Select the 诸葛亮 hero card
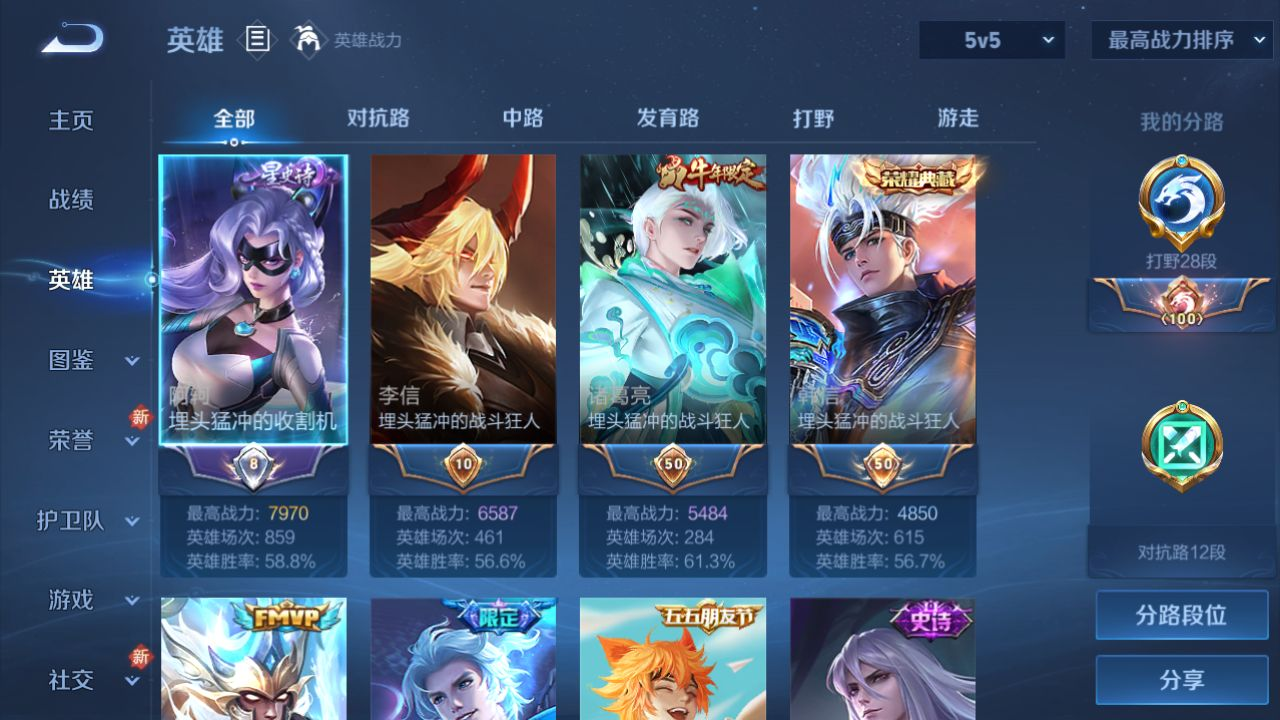Screen dimensions: 1280x720 tap(673, 300)
